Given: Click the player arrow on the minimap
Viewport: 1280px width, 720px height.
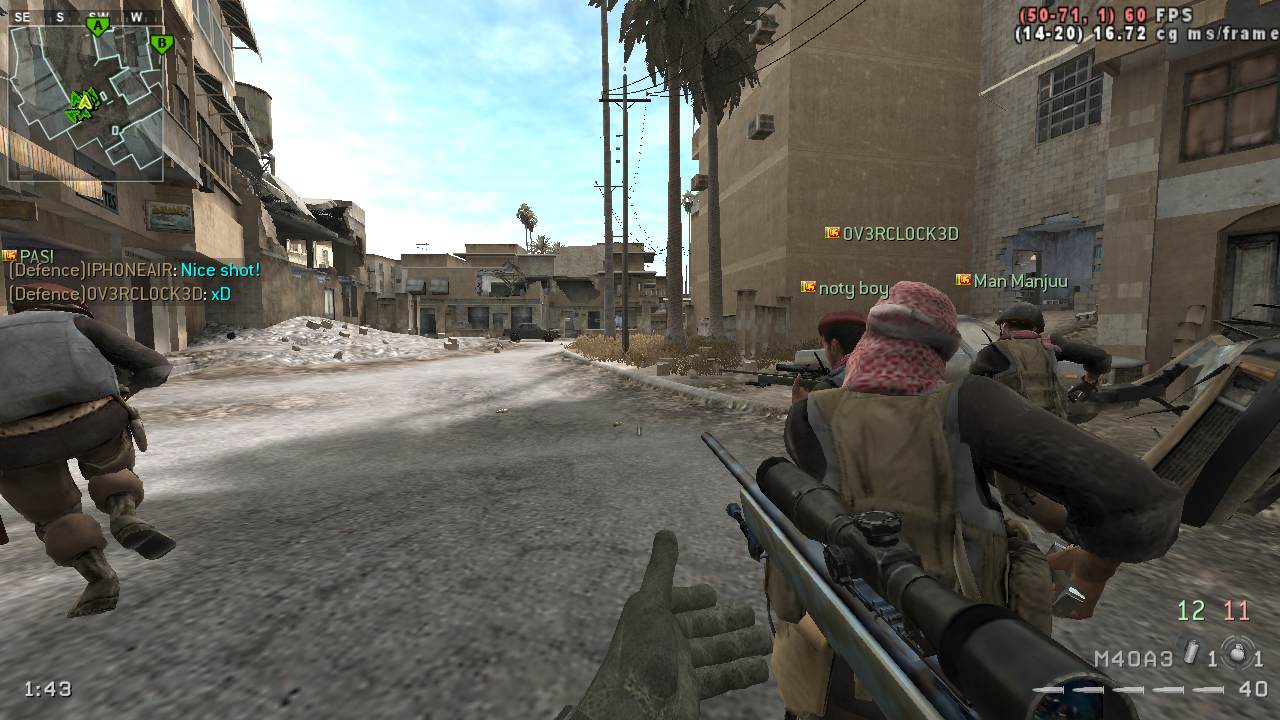Looking at the screenshot, I should 84,102.
